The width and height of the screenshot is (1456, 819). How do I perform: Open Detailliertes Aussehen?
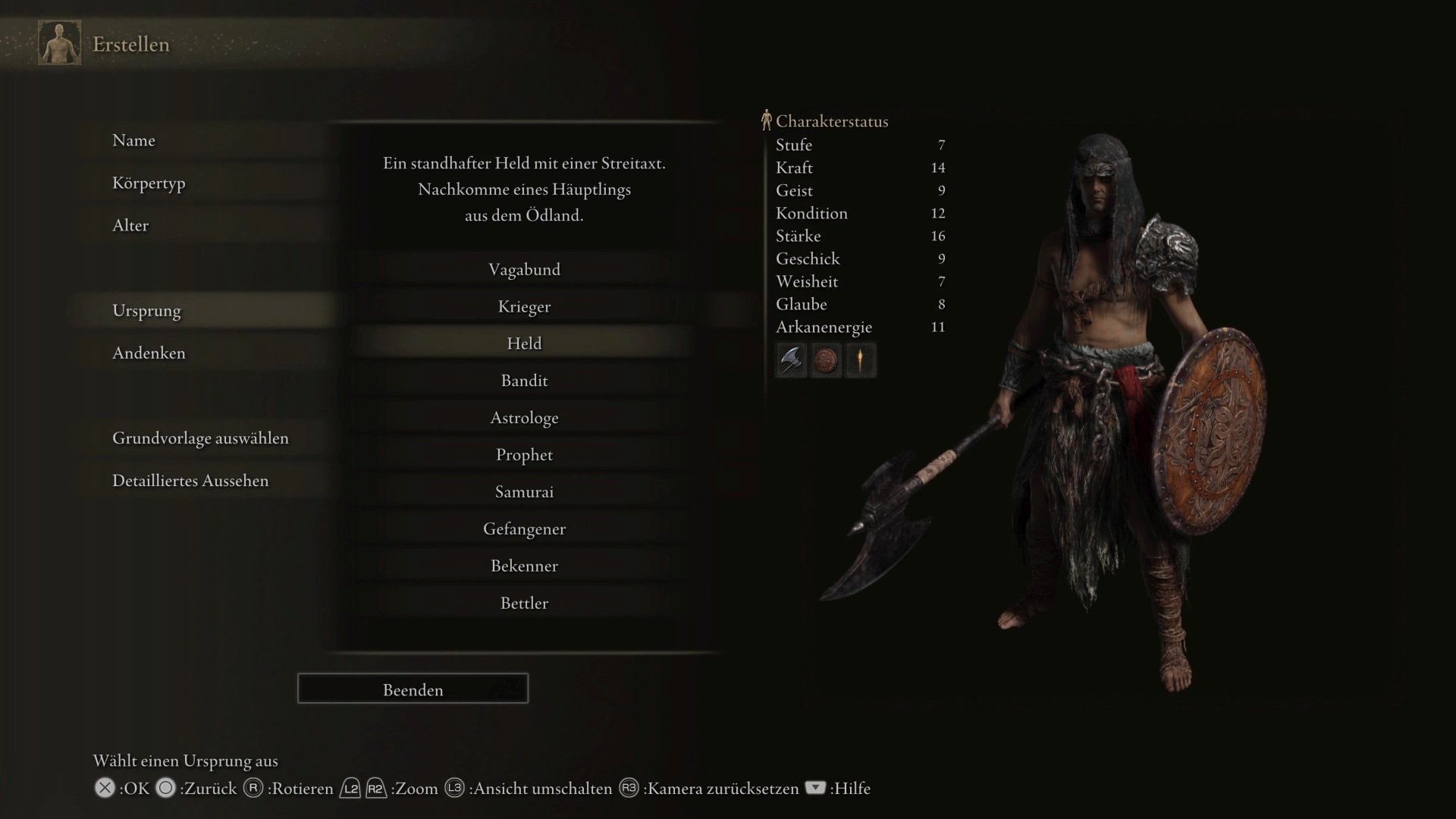pyautogui.click(x=190, y=480)
